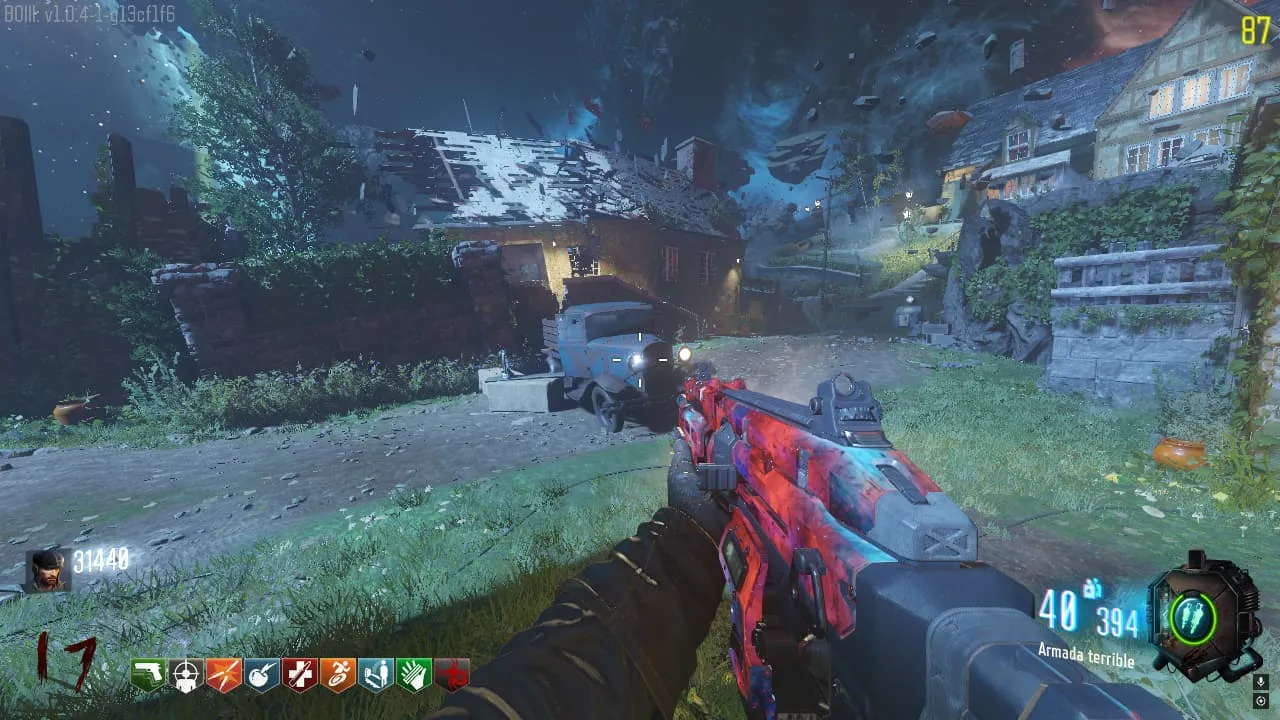Select the dimmed red spider perk icon
Screen dimensions: 1280x720
pyautogui.click(x=452, y=675)
